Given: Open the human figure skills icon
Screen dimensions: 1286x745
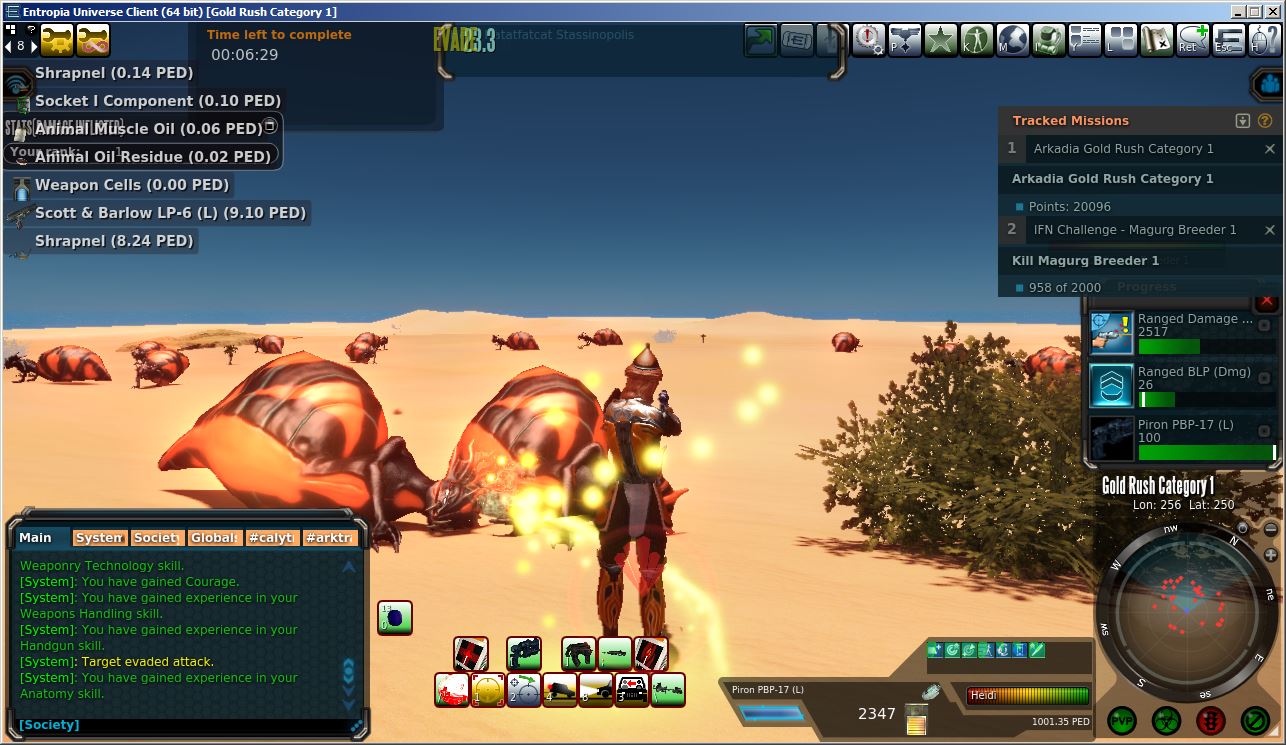Looking at the screenshot, I should (976, 40).
